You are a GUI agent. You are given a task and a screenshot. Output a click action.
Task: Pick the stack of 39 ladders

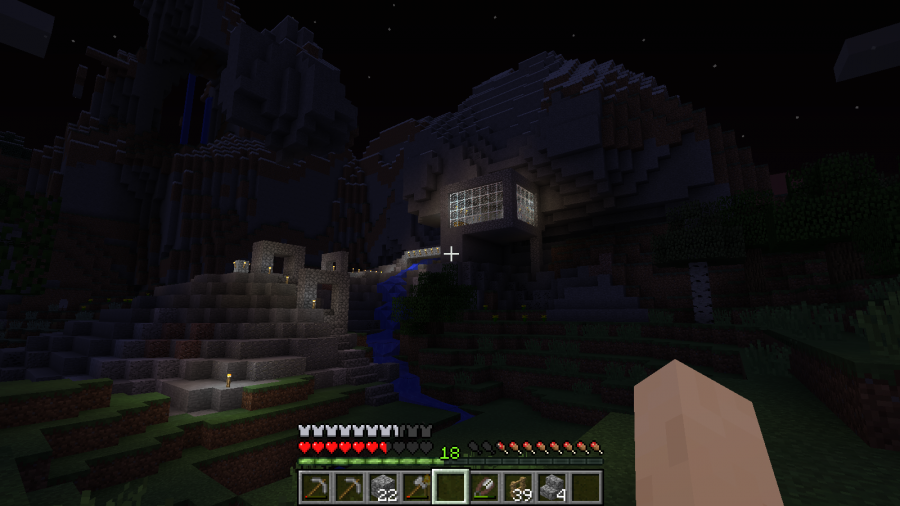point(518,488)
